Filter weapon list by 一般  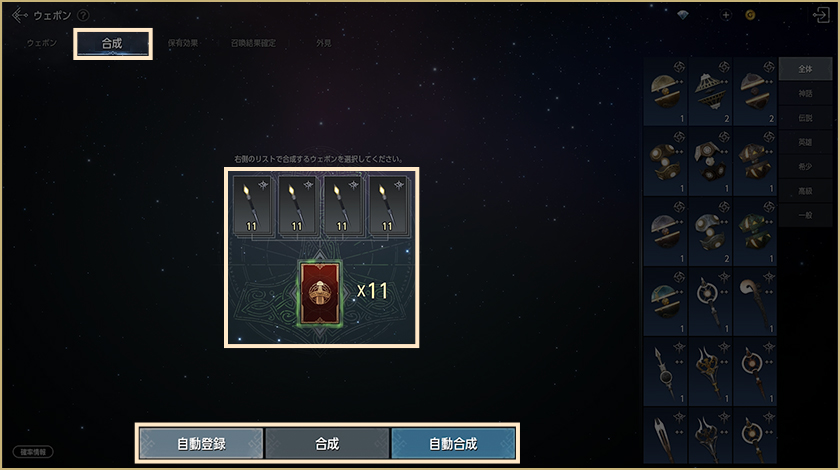805,214
